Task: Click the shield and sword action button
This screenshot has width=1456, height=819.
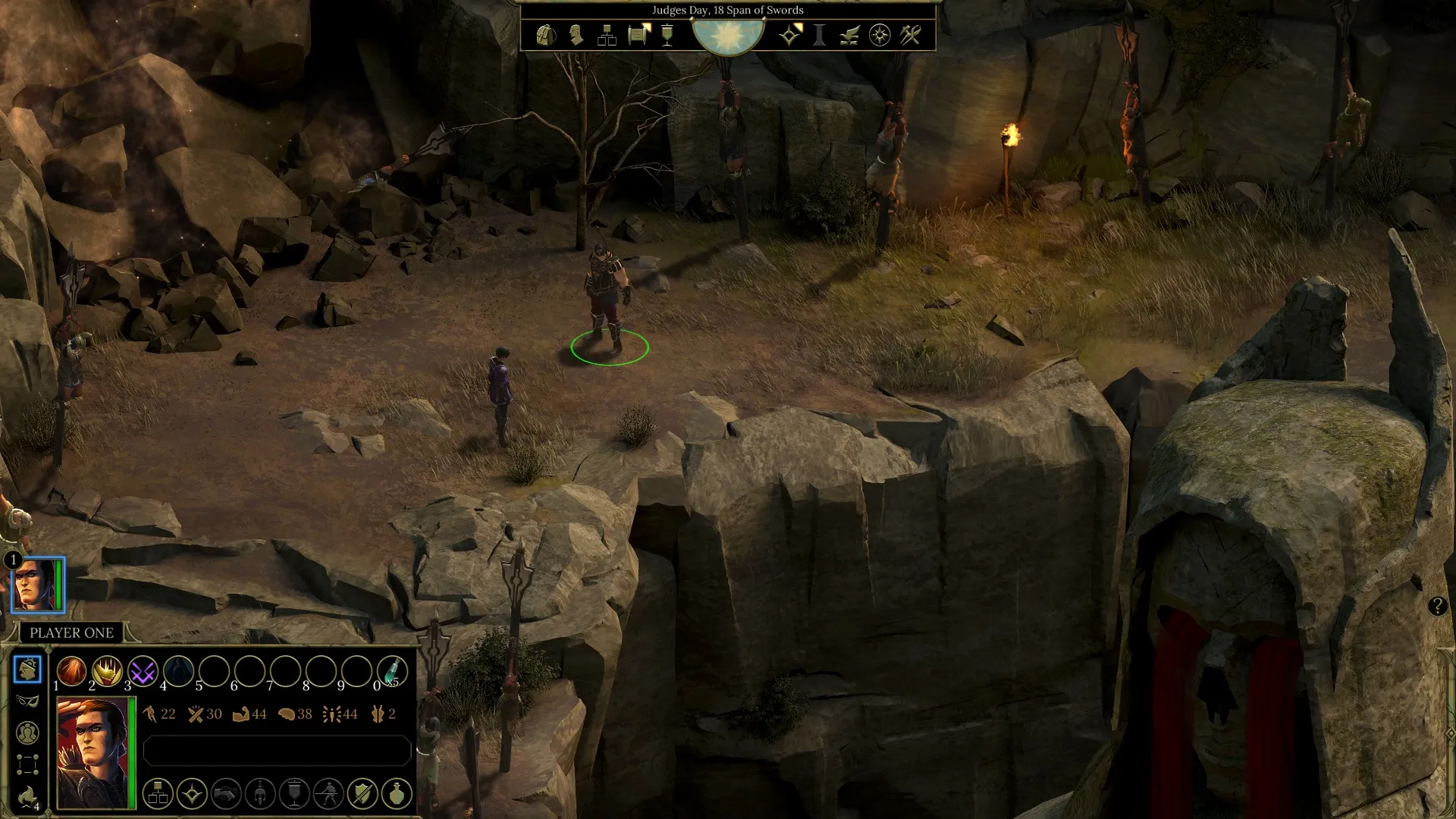Action: coord(362,794)
